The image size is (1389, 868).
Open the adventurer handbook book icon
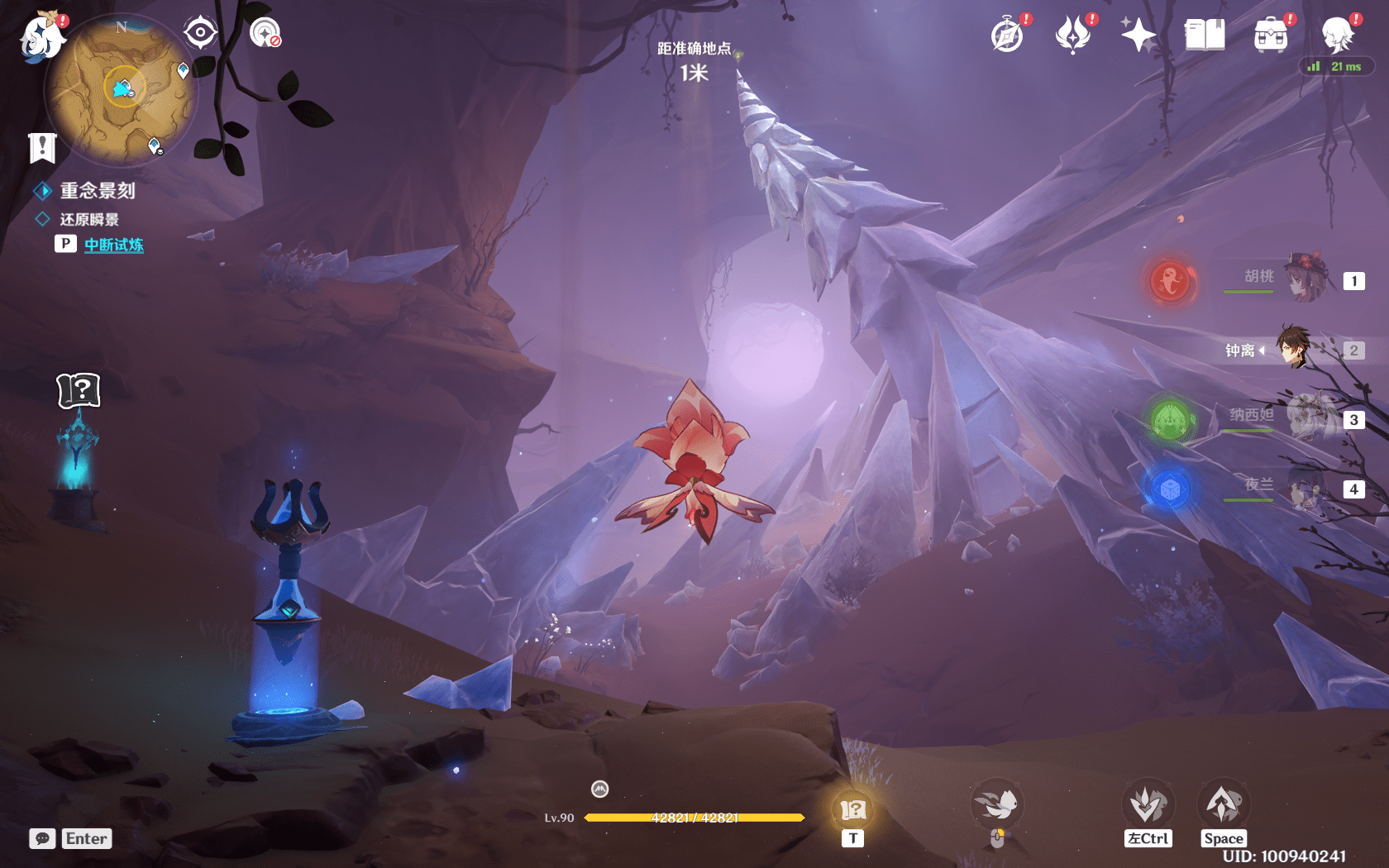(x=1205, y=36)
